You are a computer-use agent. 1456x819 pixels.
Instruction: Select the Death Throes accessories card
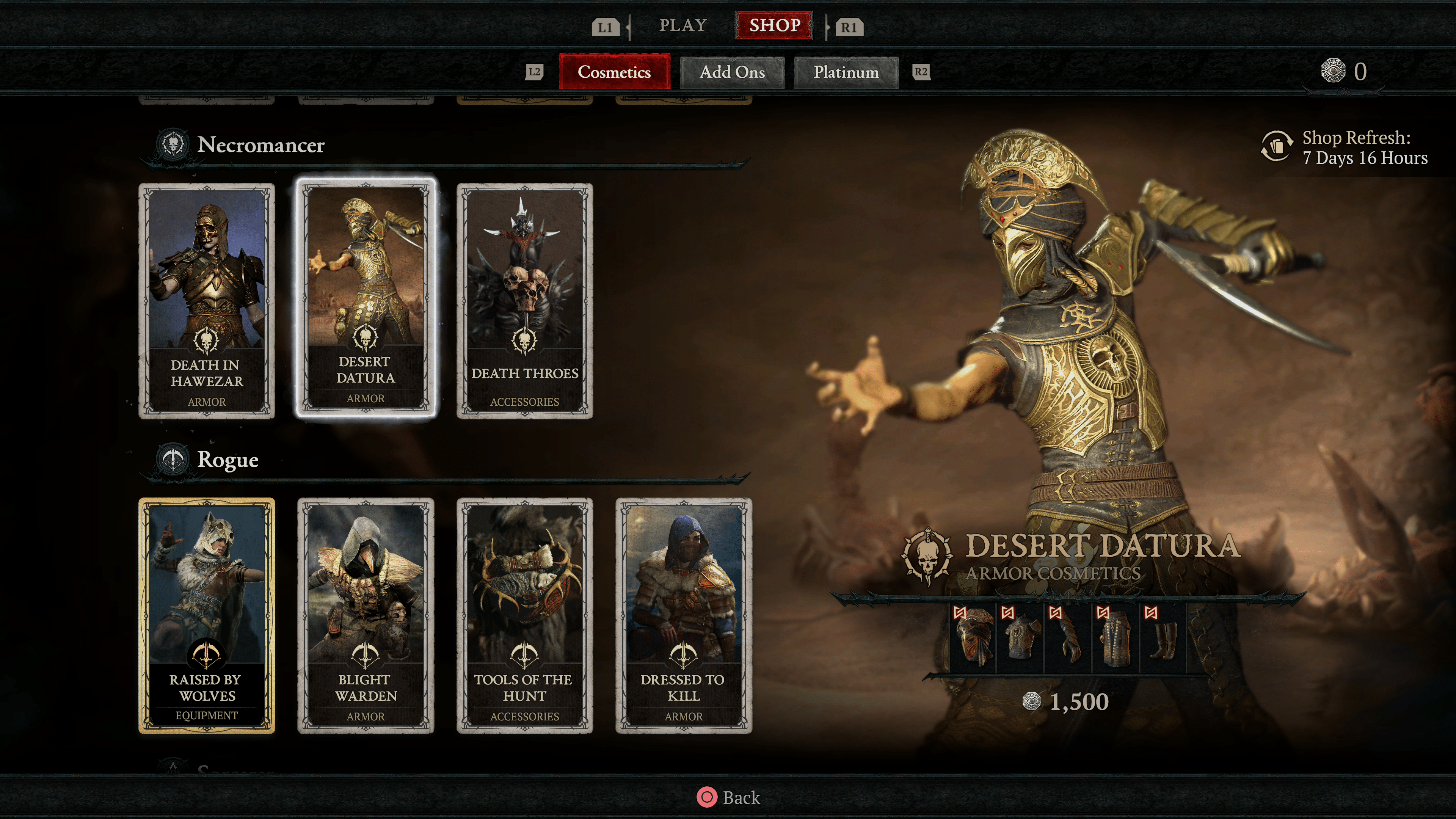pyautogui.click(x=524, y=301)
